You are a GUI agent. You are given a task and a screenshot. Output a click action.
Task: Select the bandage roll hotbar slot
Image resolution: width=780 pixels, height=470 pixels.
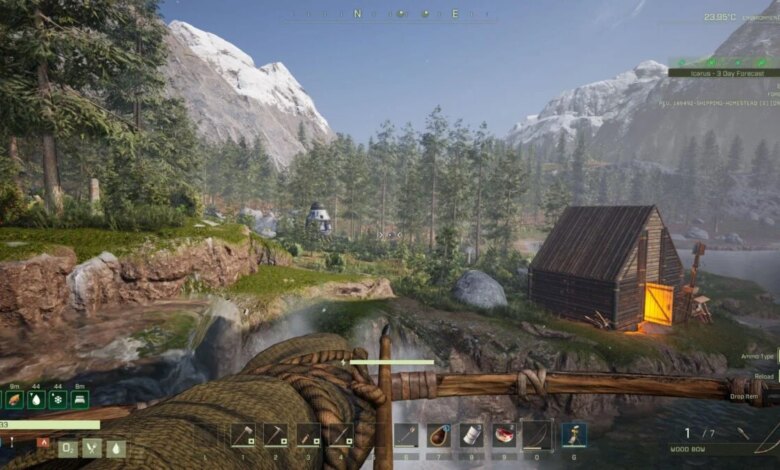coord(472,435)
